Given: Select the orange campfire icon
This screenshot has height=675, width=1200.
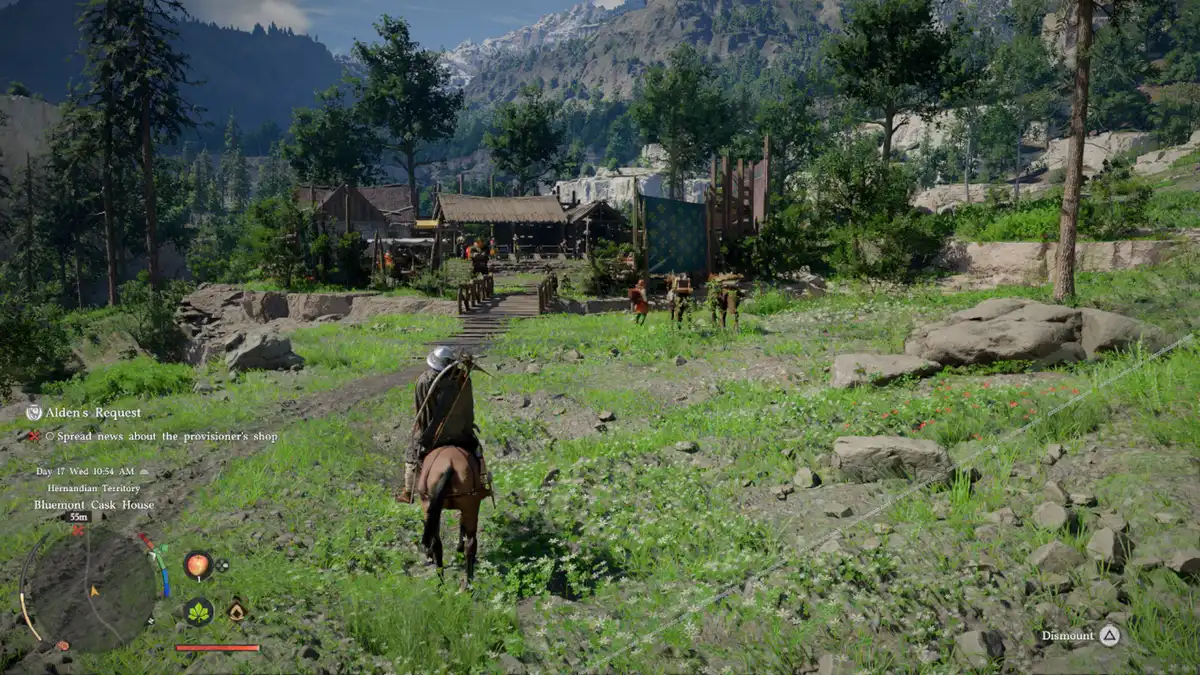Looking at the screenshot, I should (236, 610).
